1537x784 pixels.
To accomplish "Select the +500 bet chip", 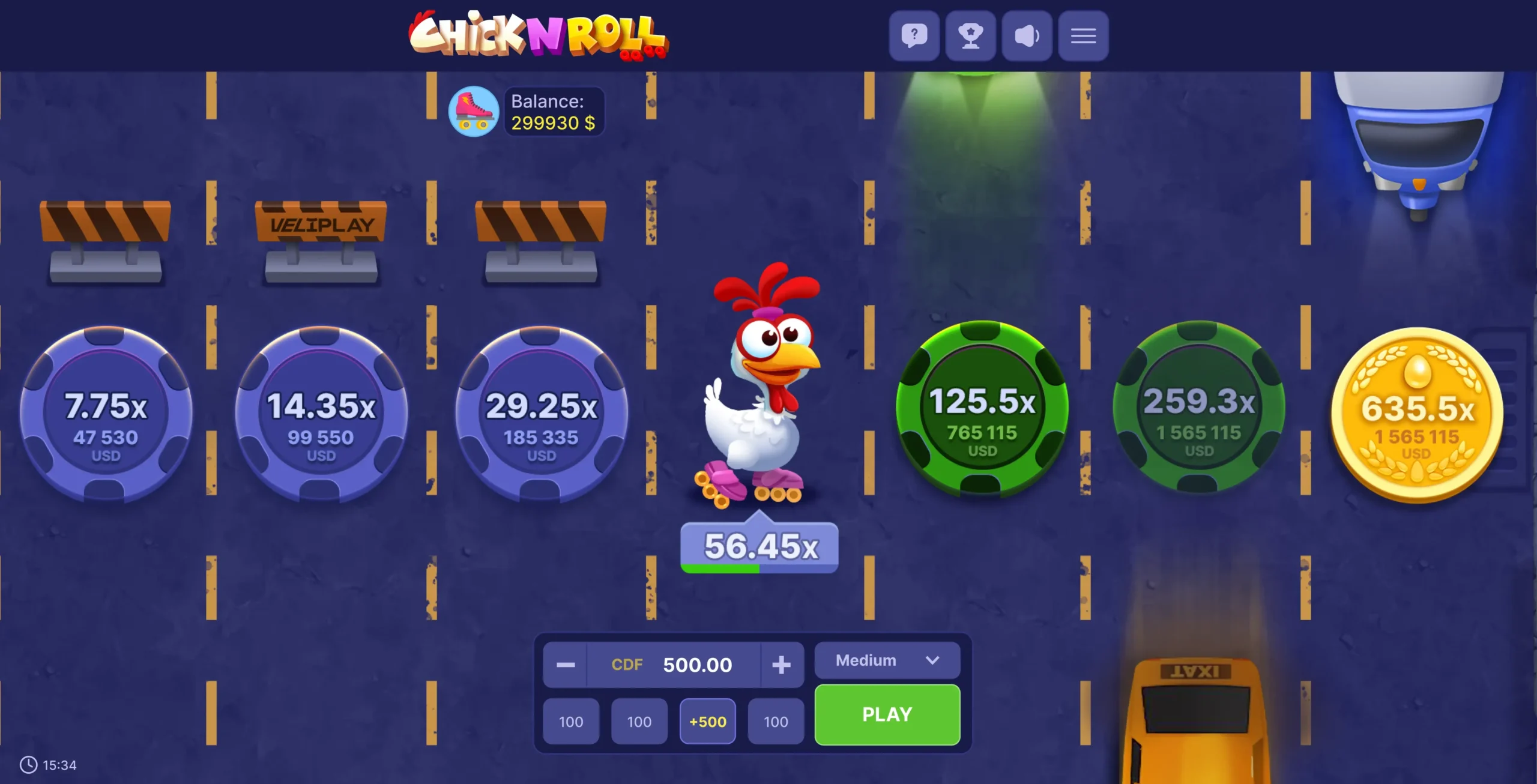I will [x=707, y=722].
